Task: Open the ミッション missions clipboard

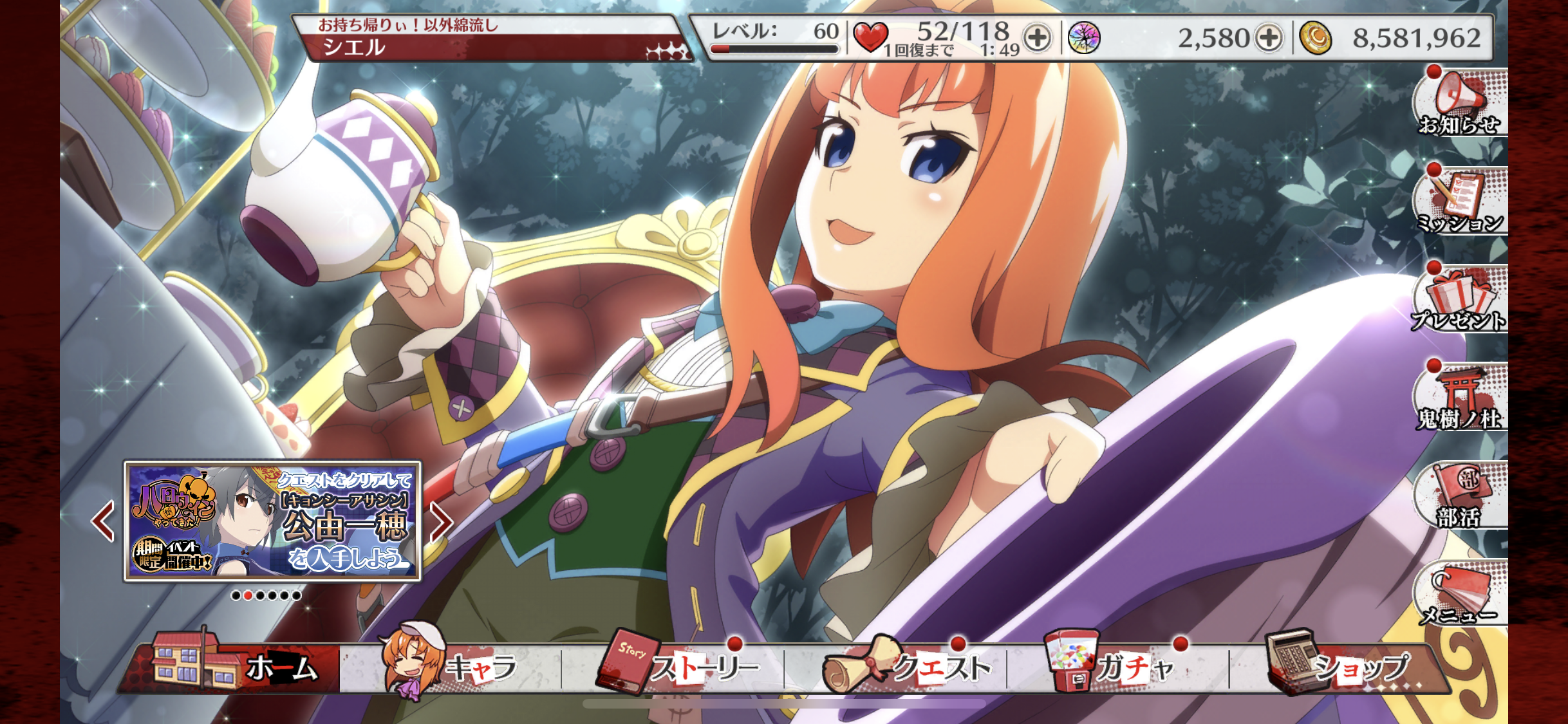Action: (x=1460, y=201)
